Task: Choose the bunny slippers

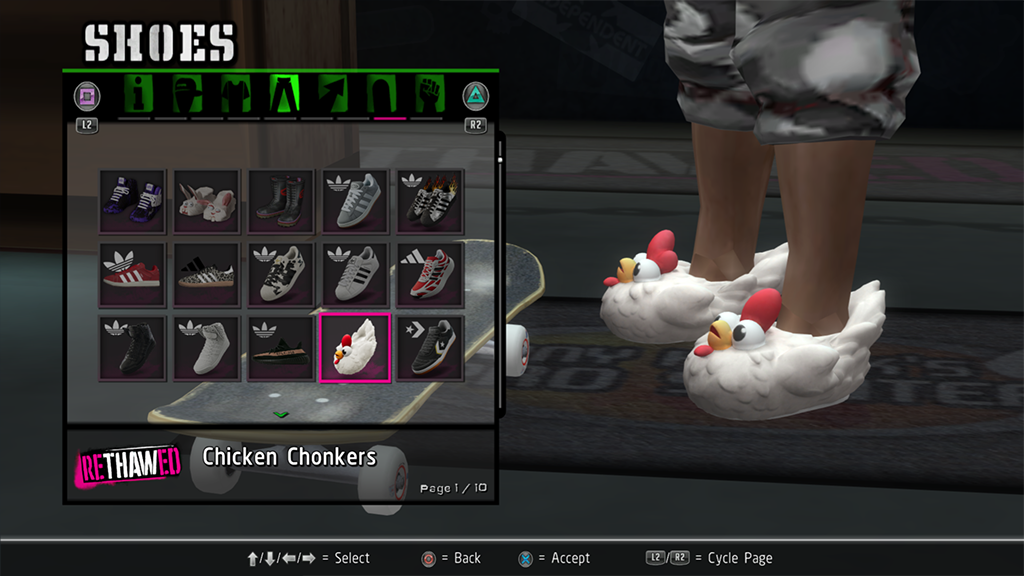Action: coord(207,201)
